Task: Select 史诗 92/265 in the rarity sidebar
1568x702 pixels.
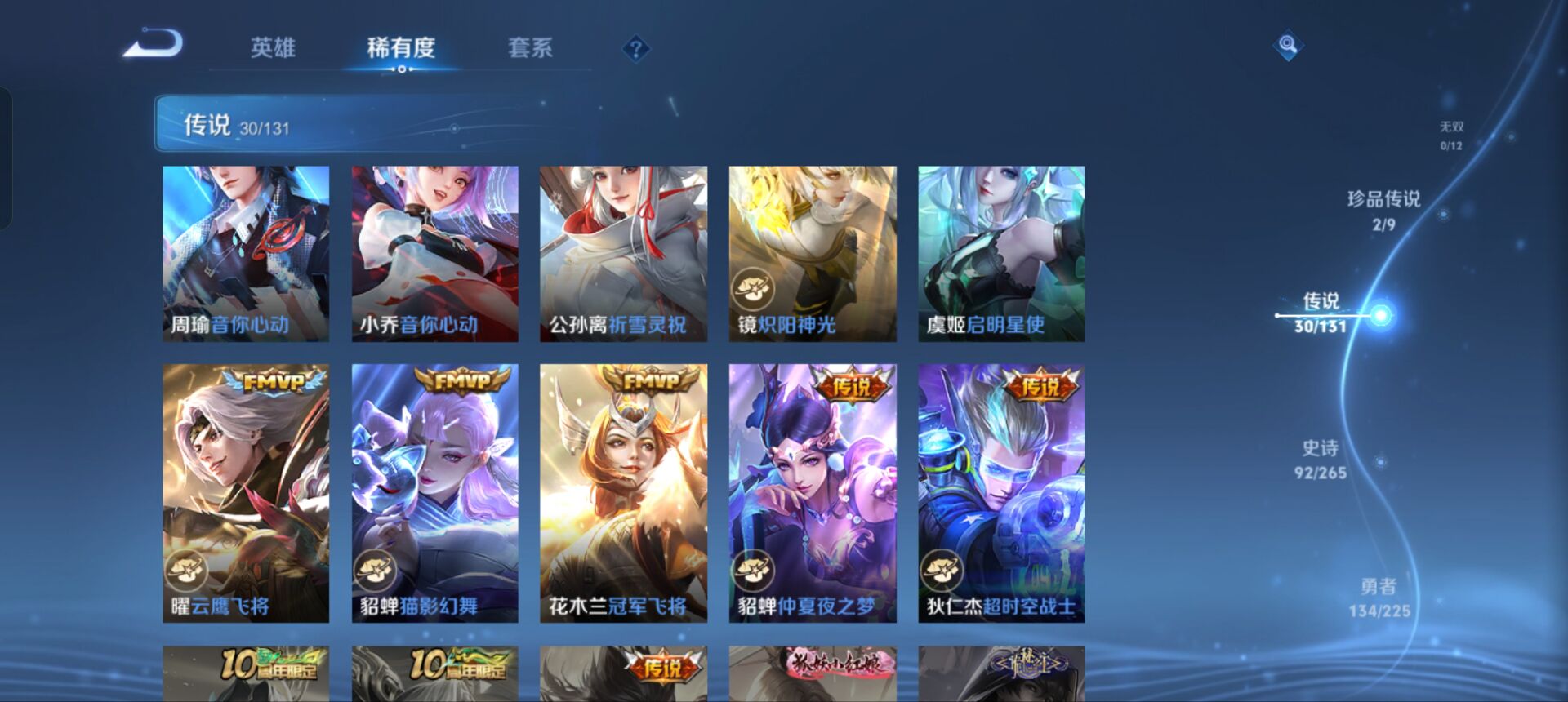Action: pyautogui.click(x=1321, y=458)
